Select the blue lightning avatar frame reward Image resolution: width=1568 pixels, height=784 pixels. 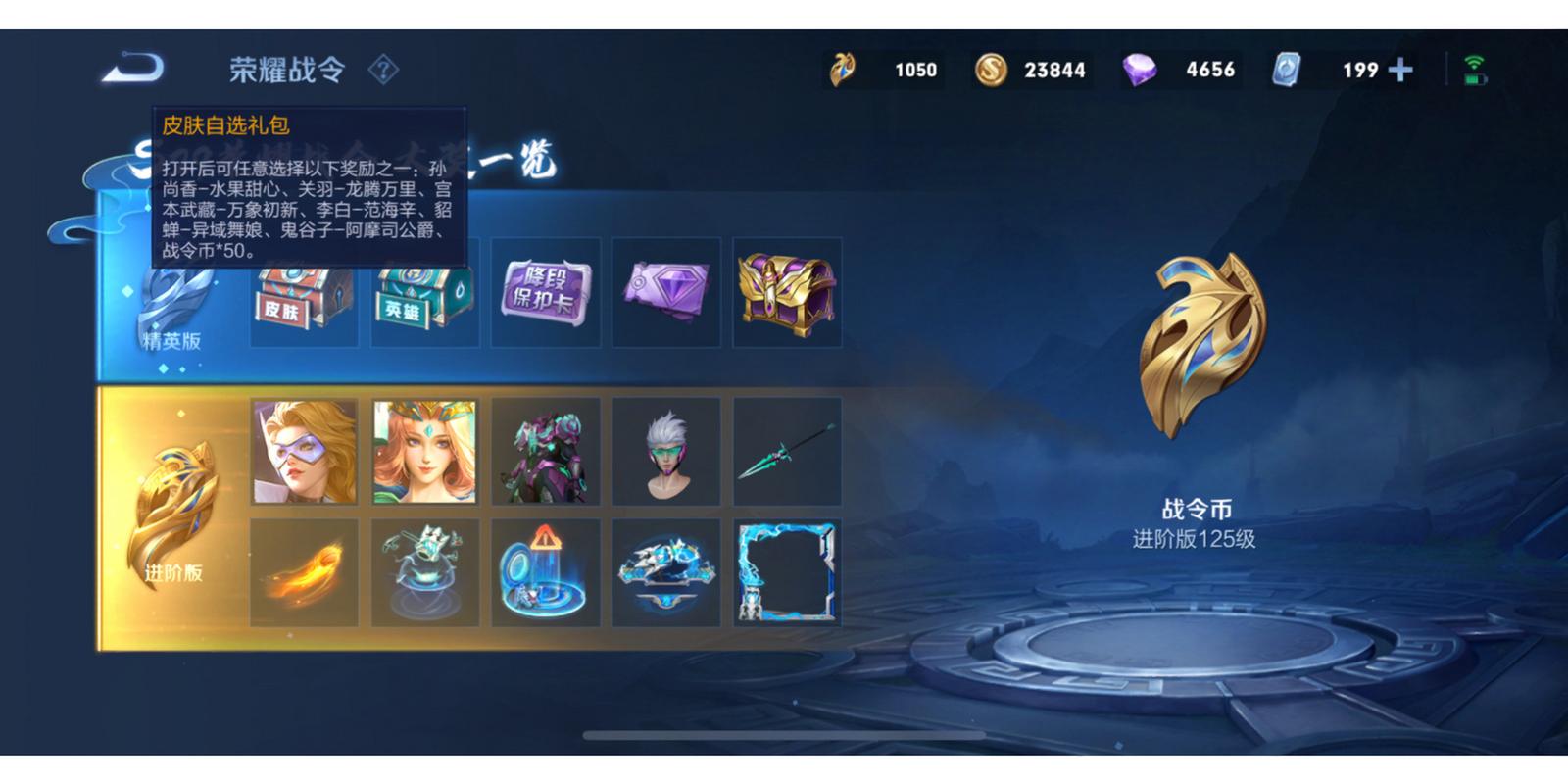click(787, 573)
